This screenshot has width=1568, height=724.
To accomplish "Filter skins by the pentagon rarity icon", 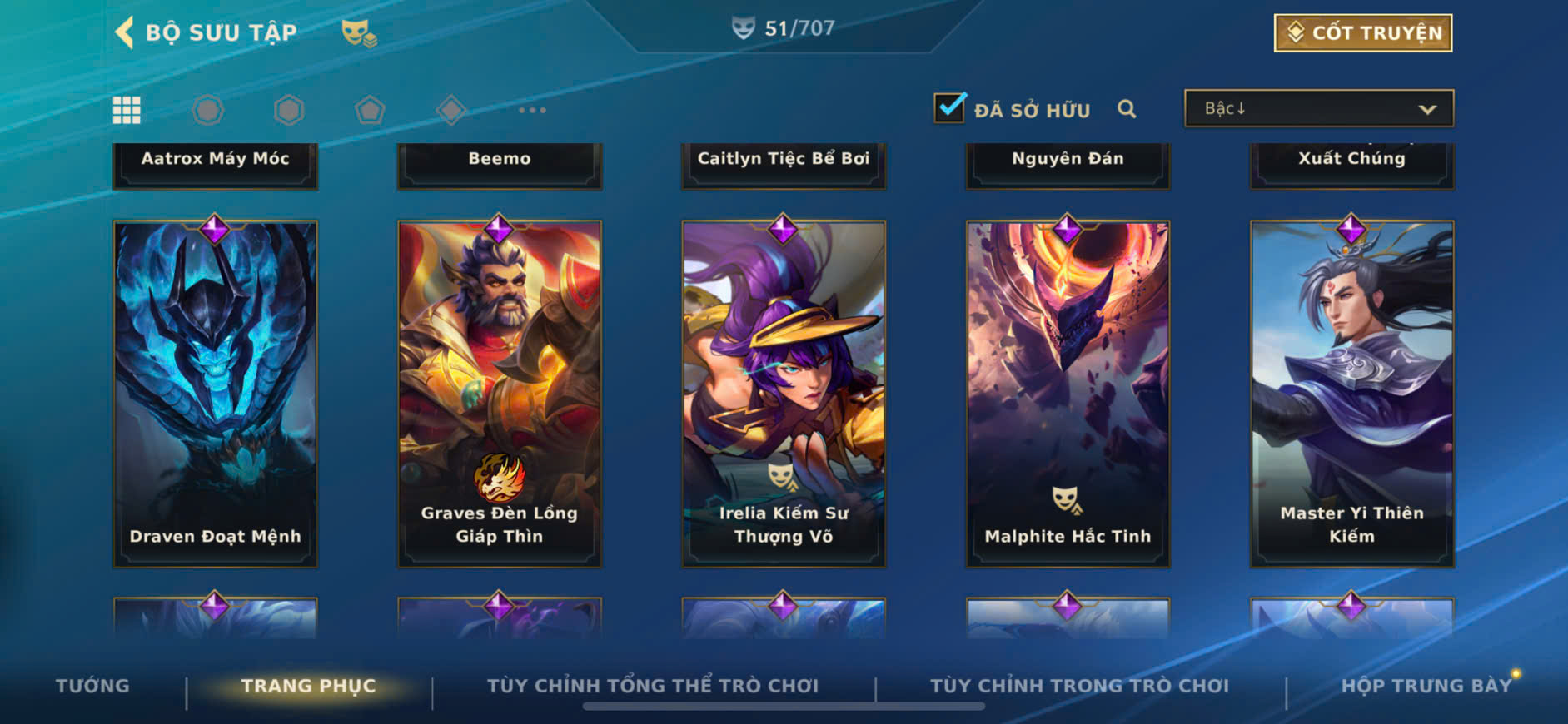I will pos(370,110).
